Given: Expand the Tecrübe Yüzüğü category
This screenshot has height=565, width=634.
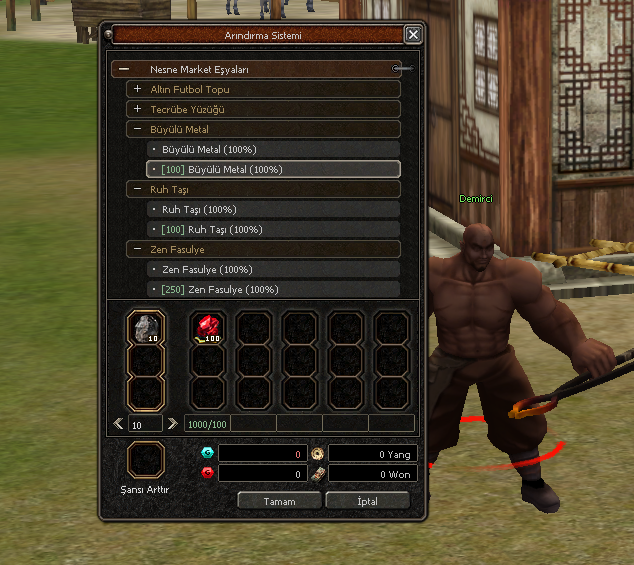Looking at the screenshot, I should pyautogui.click(x=138, y=110).
